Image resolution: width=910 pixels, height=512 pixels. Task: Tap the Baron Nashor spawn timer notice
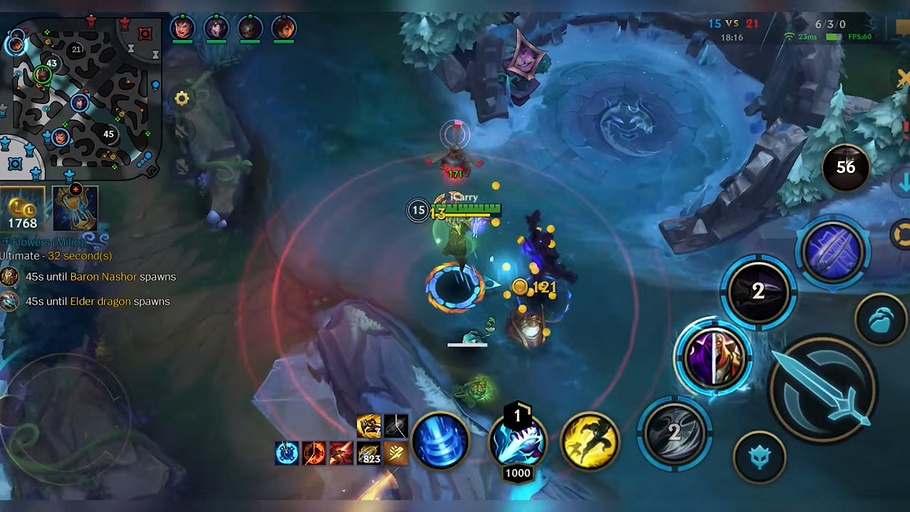tap(98, 276)
